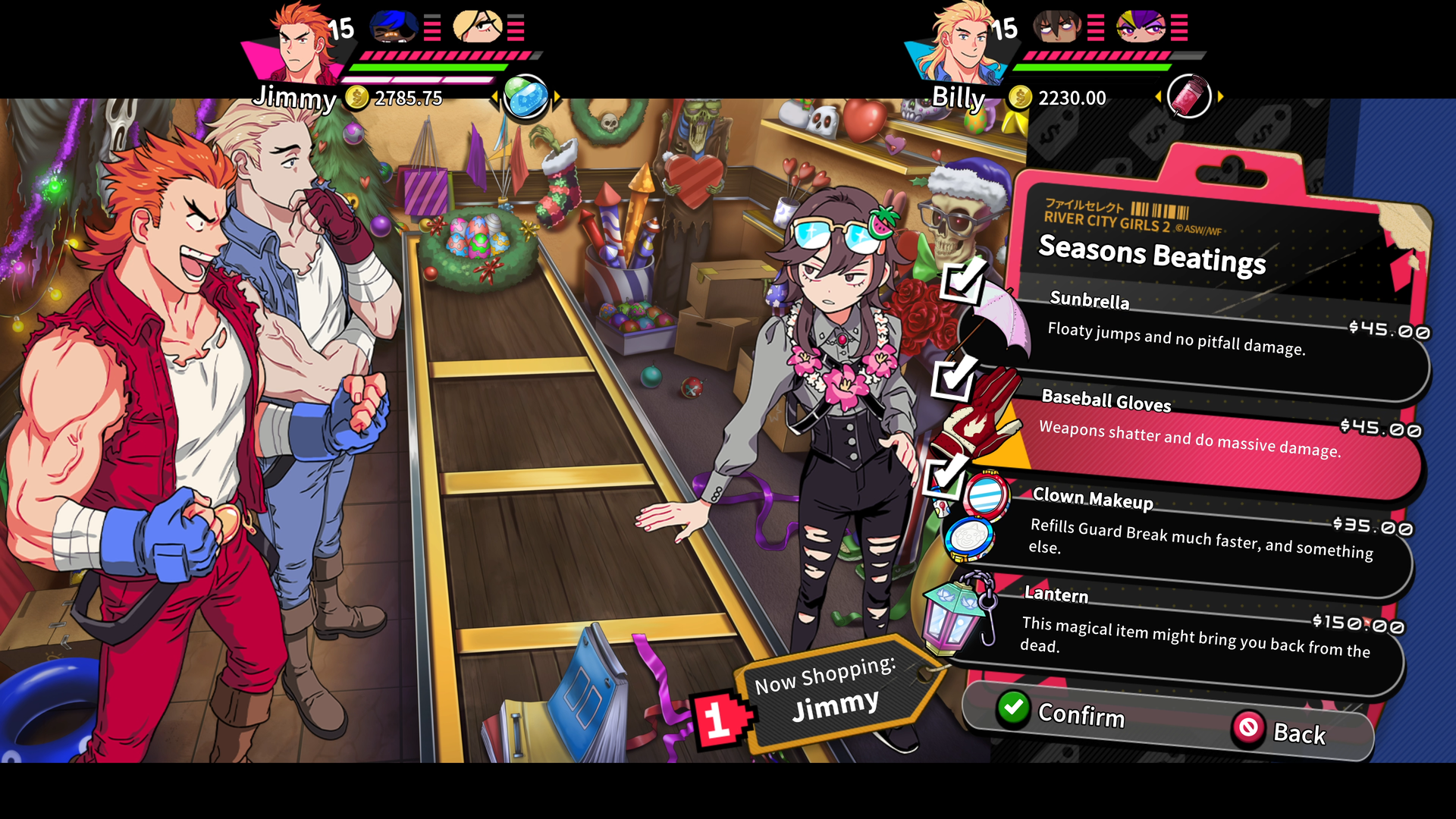This screenshot has height=819, width=1456.
Task: Click Jimmy's equipped snowglobe item icon
Action: (x=526, y=97)
